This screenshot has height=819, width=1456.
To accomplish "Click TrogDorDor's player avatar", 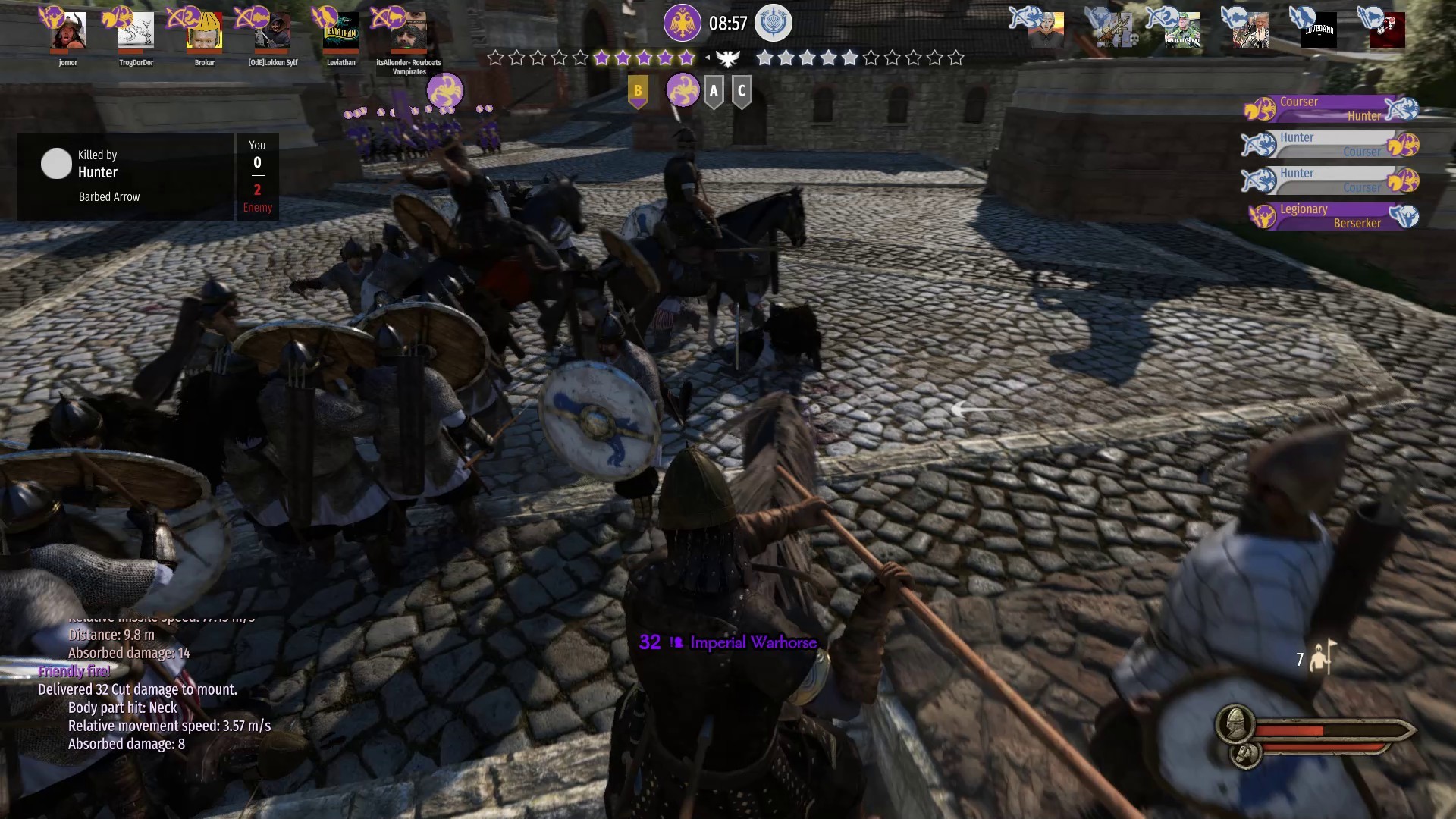I will pyautogui.click(x=136, y=31).
